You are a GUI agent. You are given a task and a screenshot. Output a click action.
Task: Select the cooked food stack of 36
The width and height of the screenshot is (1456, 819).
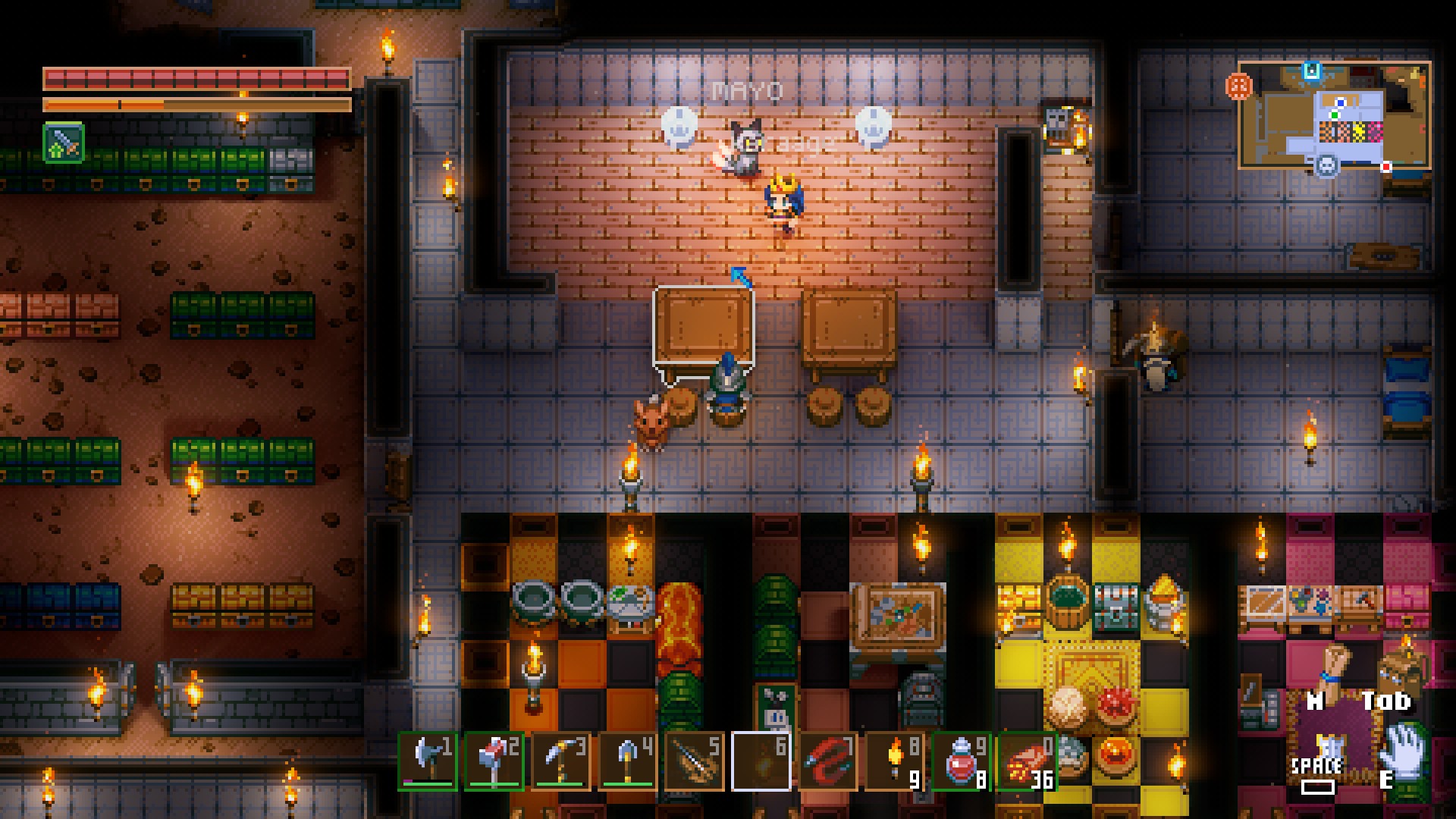[1027, 761]
